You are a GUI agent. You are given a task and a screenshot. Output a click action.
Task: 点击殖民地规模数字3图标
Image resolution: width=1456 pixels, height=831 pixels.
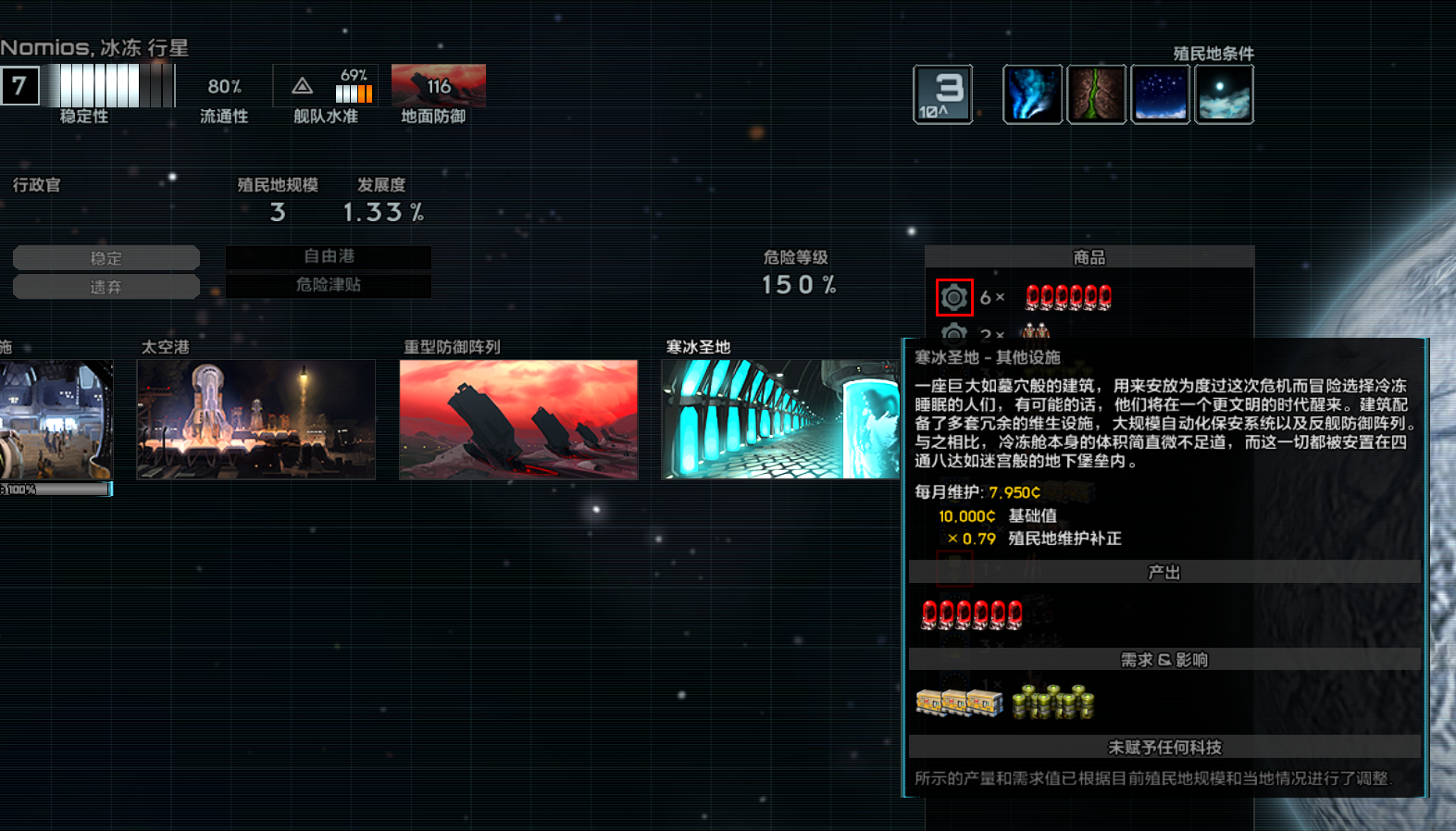pyautogui.click(x=942, y=93)
